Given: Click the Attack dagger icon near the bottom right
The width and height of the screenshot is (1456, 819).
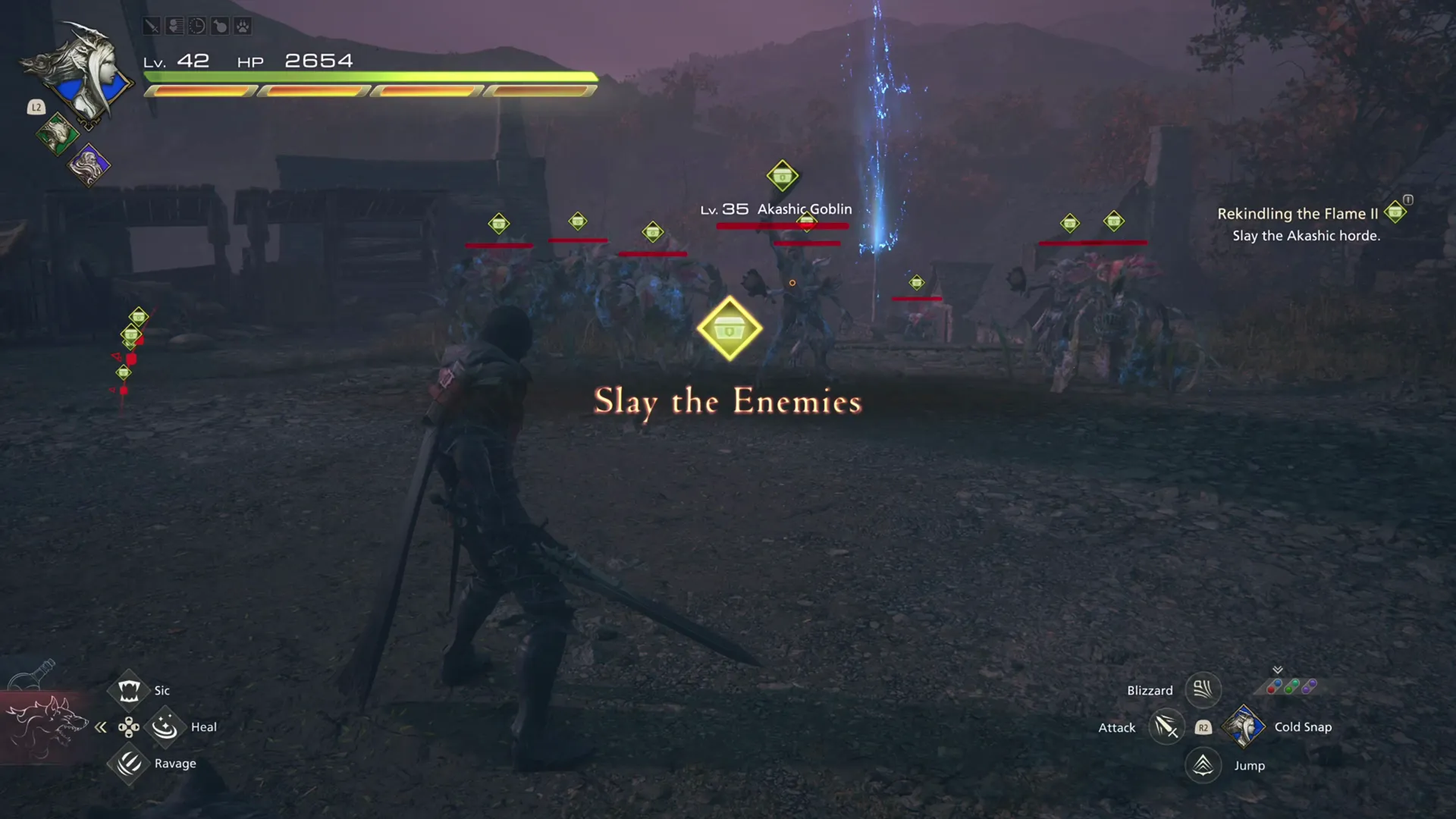Looking at the screenshot, I should [1166, 727].
